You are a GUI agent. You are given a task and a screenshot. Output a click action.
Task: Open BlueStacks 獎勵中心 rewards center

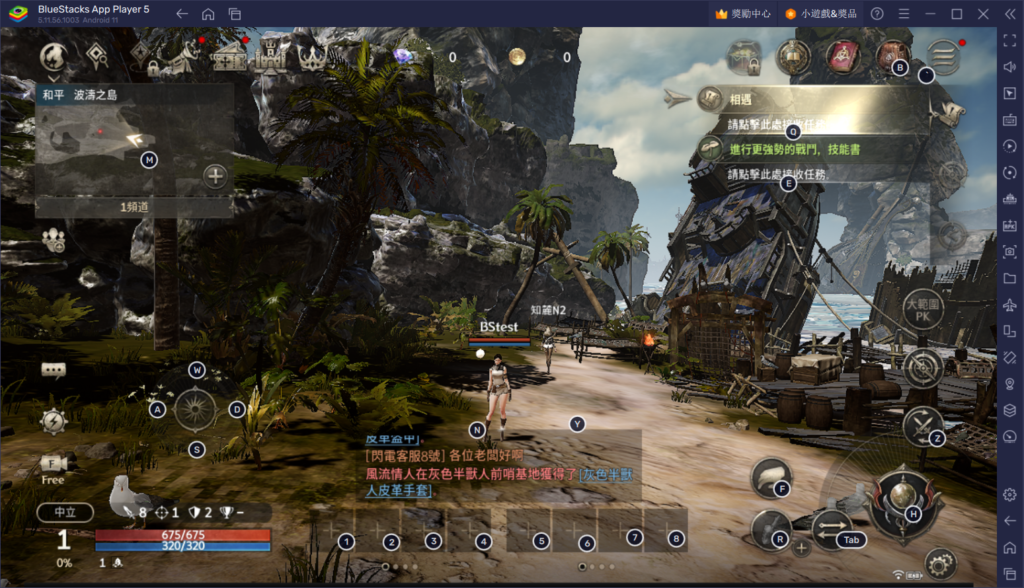pyautogui.click(x=740, y=14)
